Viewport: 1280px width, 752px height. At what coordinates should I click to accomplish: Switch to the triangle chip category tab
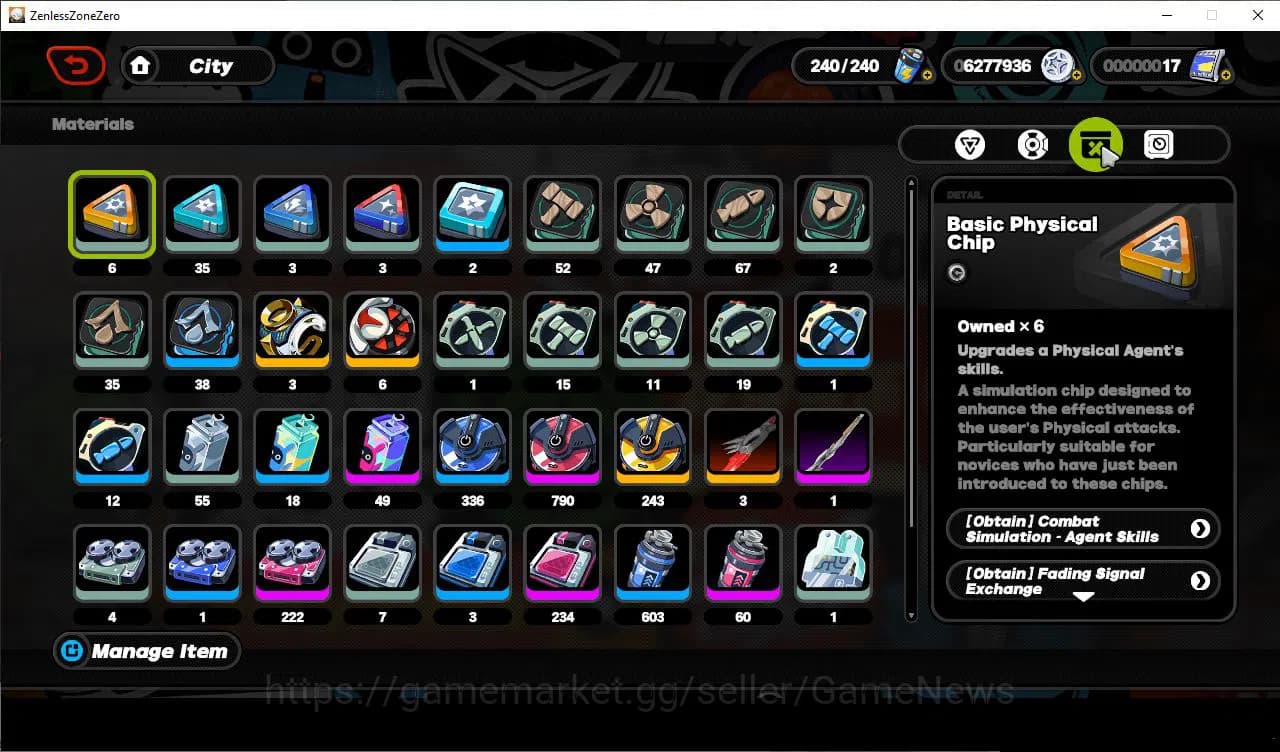click(x=970, y=144)
